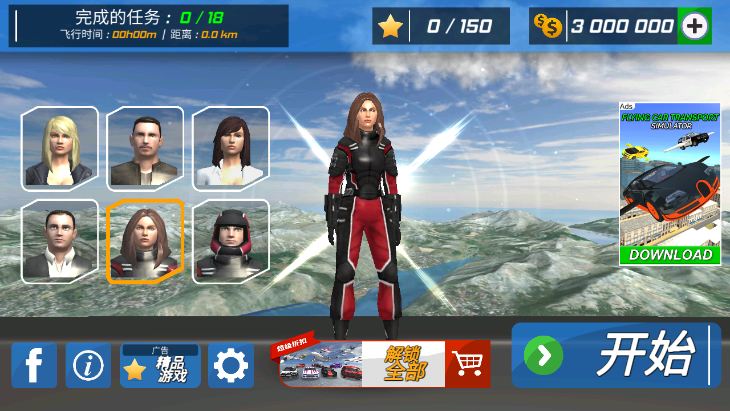
Task: Tap the 解锁全部 unlock-all offer
Action: click(385, 364)
